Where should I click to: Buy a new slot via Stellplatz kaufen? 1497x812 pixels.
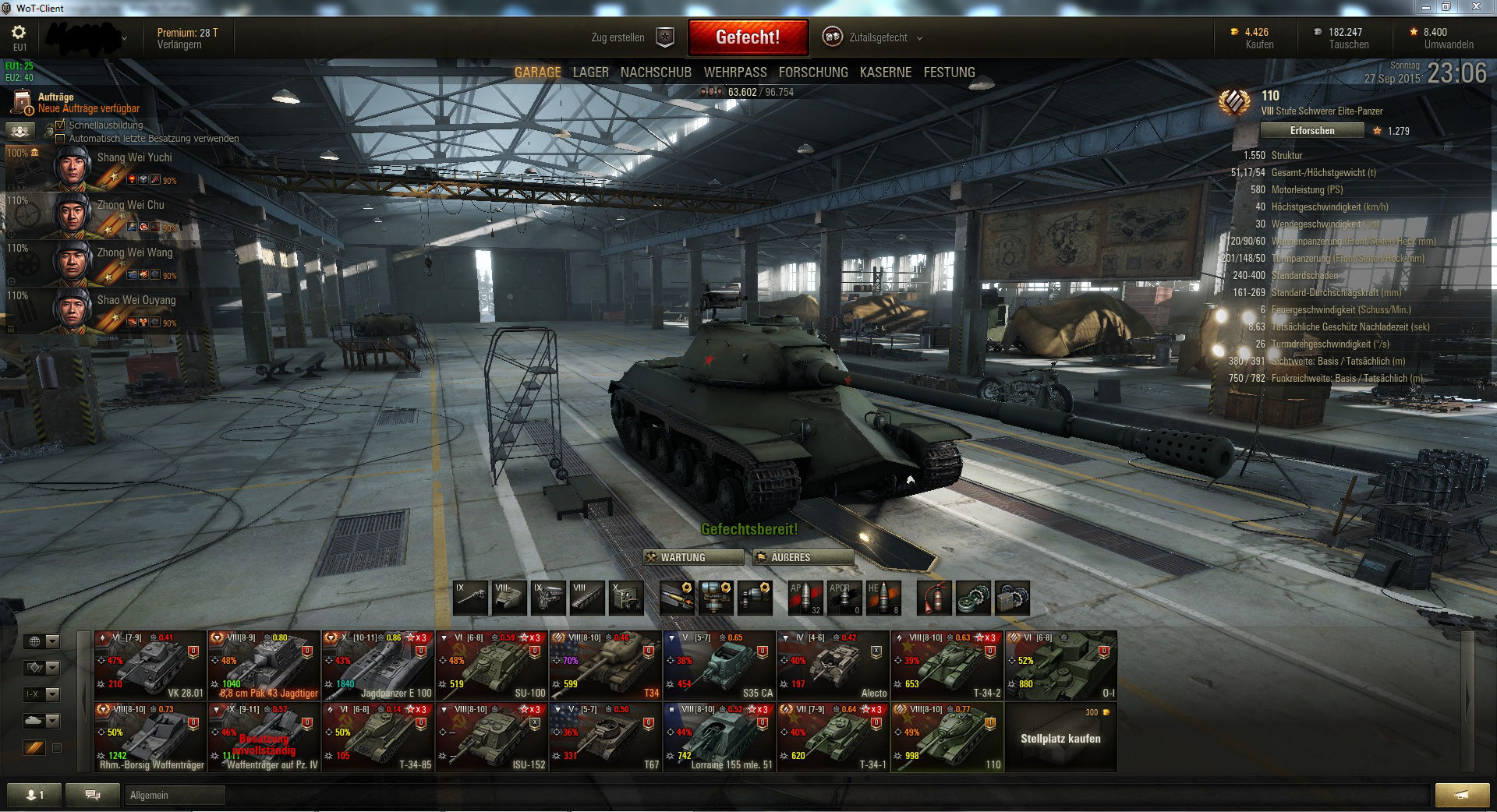[x=1060, y=737]
